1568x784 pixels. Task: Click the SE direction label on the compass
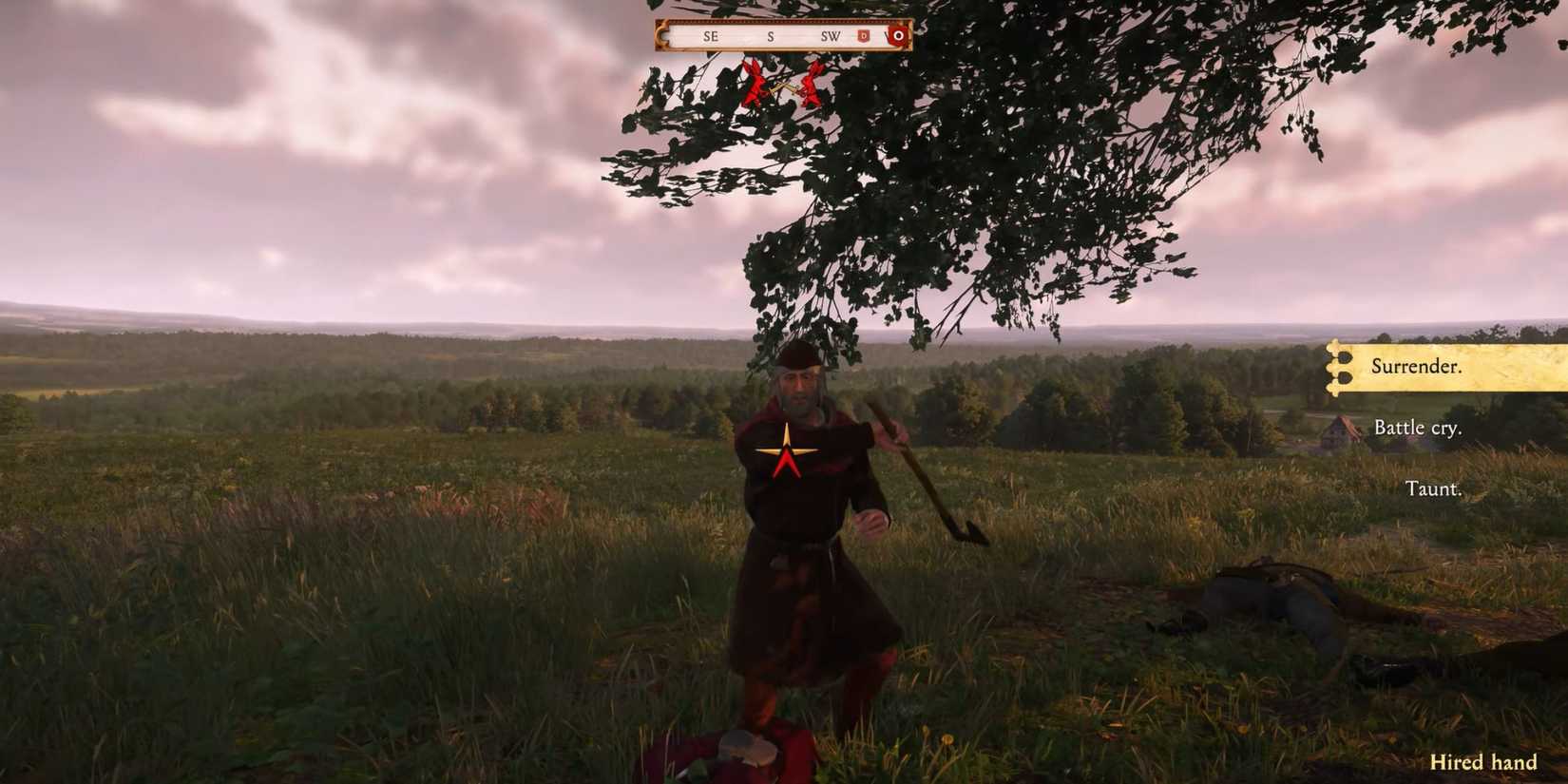[710, 36]
